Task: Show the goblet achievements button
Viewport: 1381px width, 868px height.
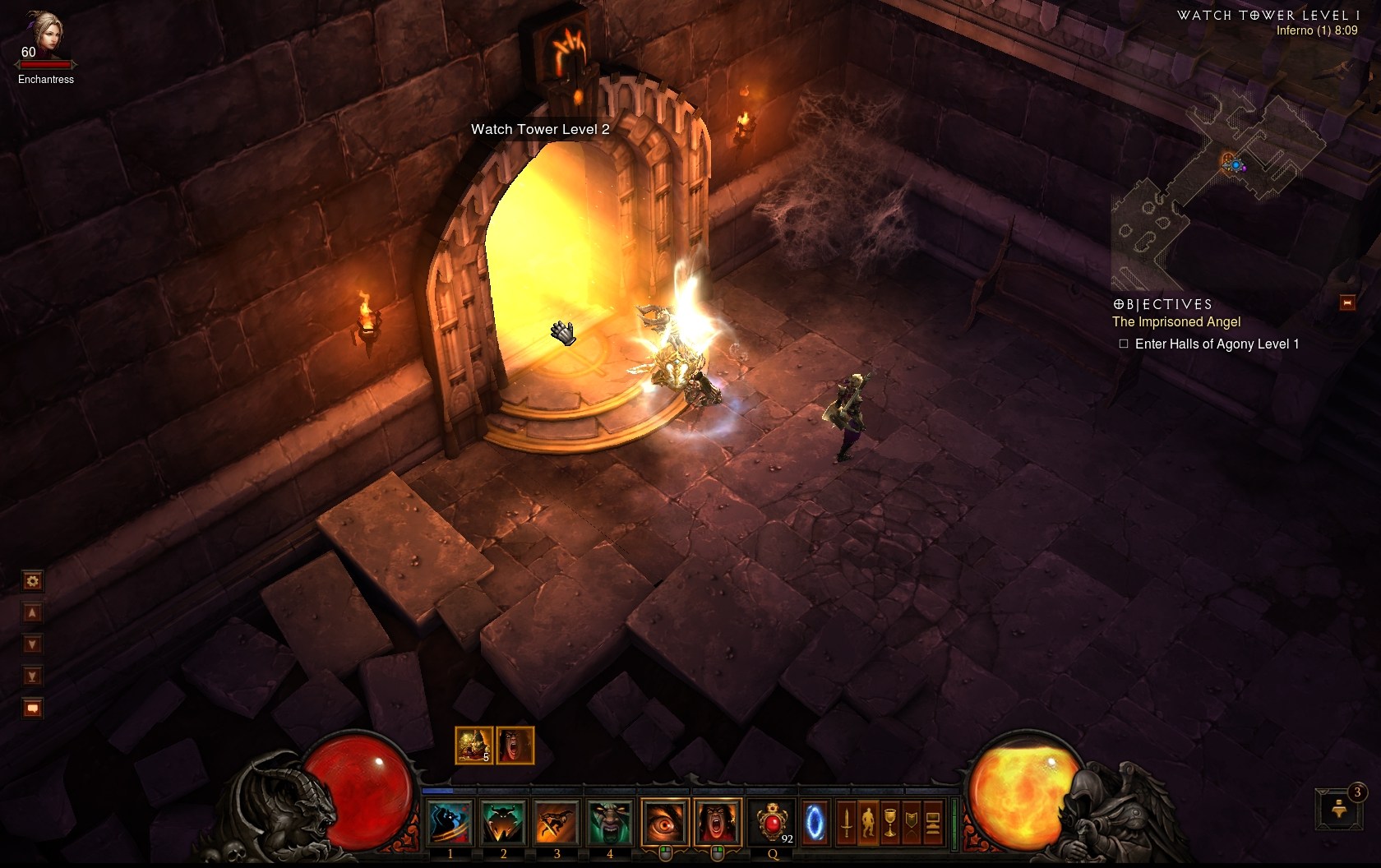Action: (x=890, y=822)
